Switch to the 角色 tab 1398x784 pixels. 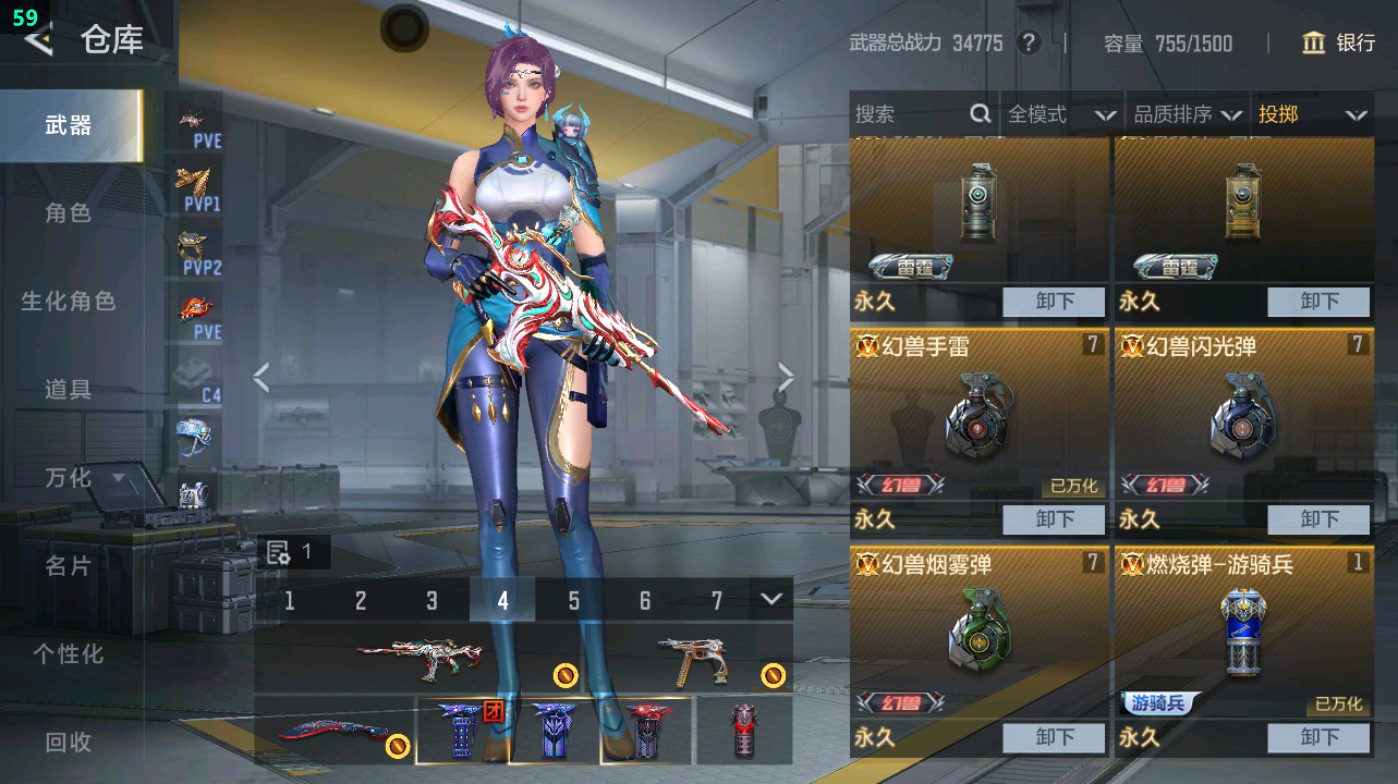pyautogui.click(x=70, y=214)
